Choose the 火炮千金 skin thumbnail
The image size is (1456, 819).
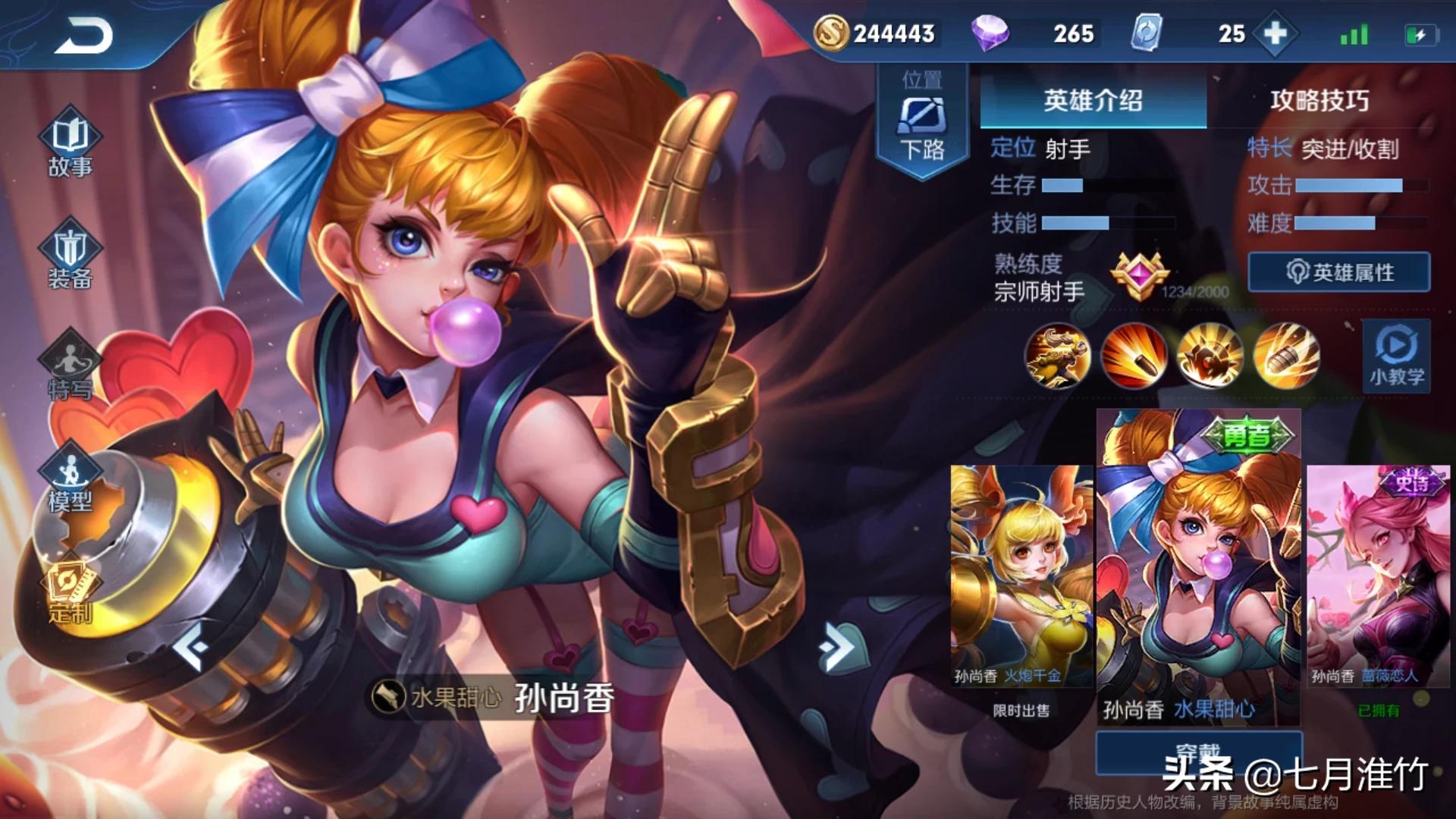pos(1021,576)
